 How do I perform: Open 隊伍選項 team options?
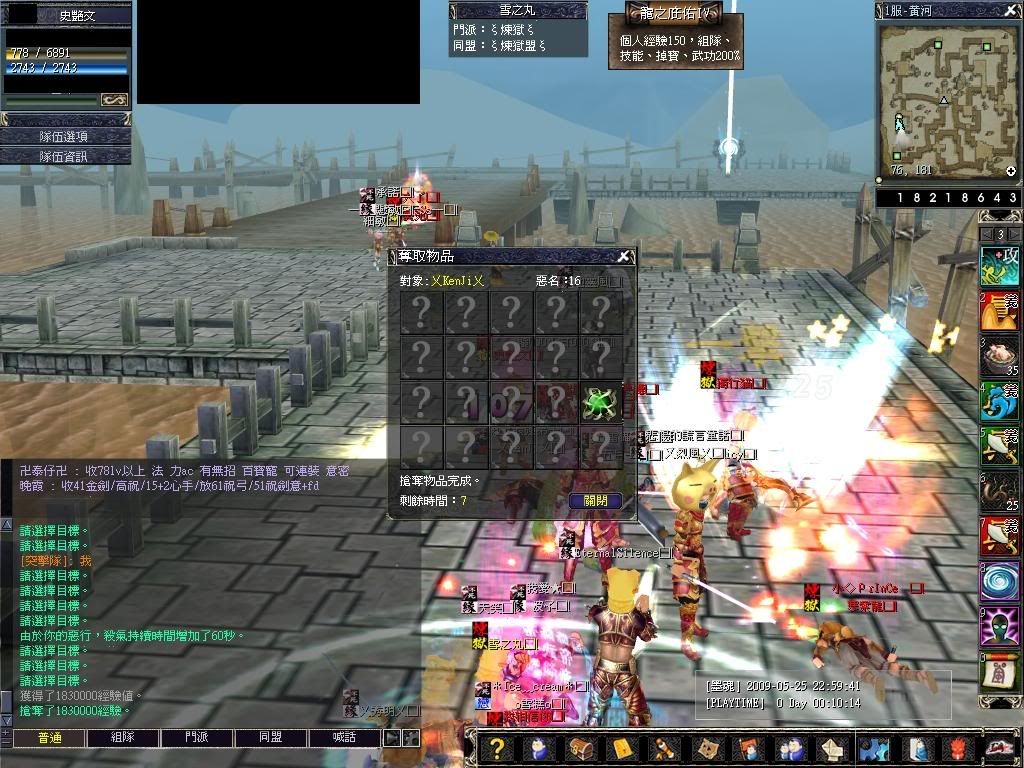point(65,136)
